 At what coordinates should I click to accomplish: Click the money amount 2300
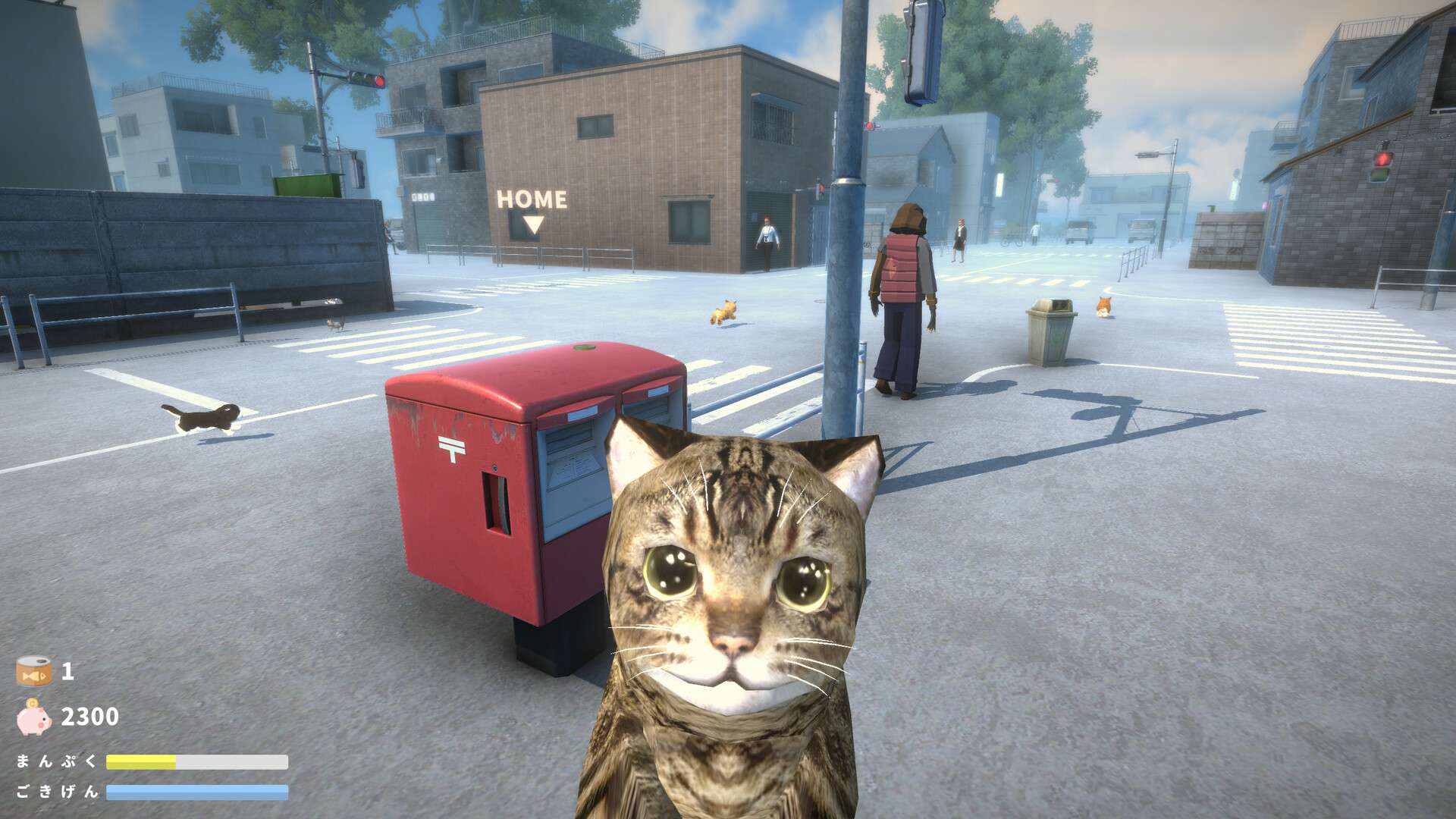click(x=89, y=716)
